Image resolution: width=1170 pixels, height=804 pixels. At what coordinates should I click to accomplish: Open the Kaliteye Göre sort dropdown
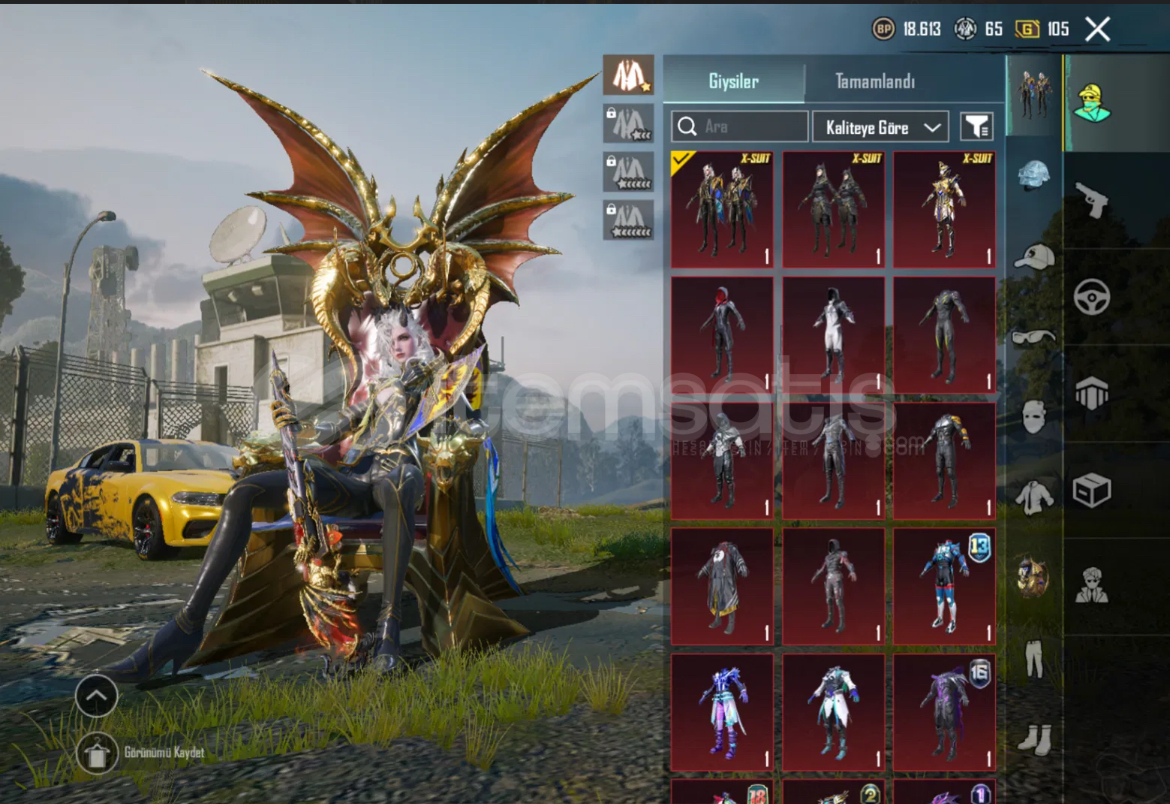(880, 127)
